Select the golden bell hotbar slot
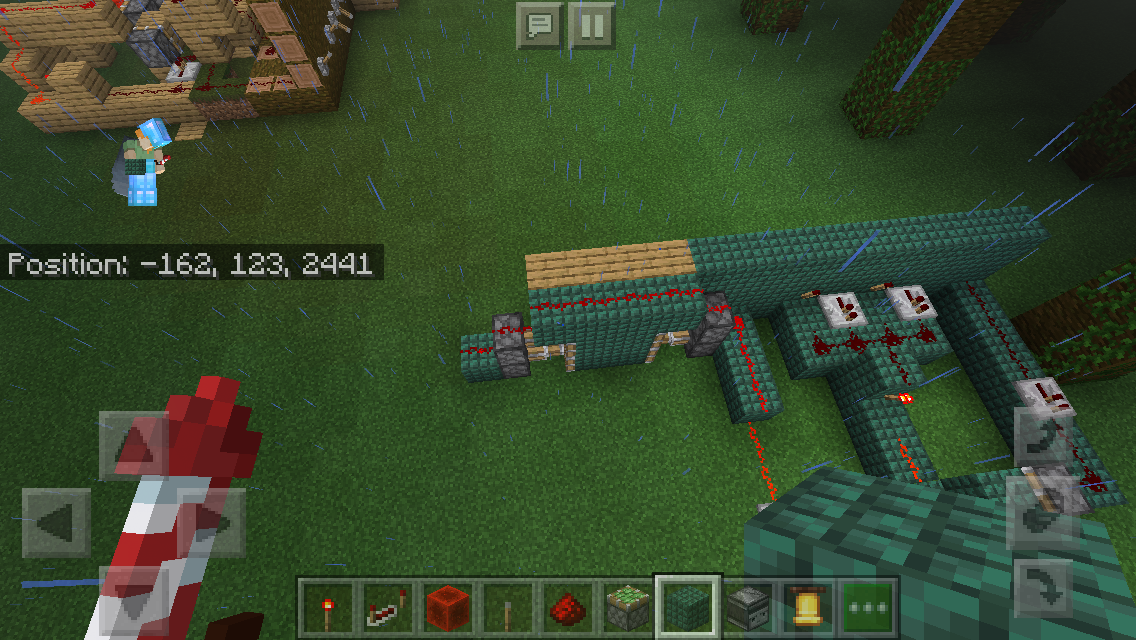Screen dimensions: 1136x640 tap(807, 606)
